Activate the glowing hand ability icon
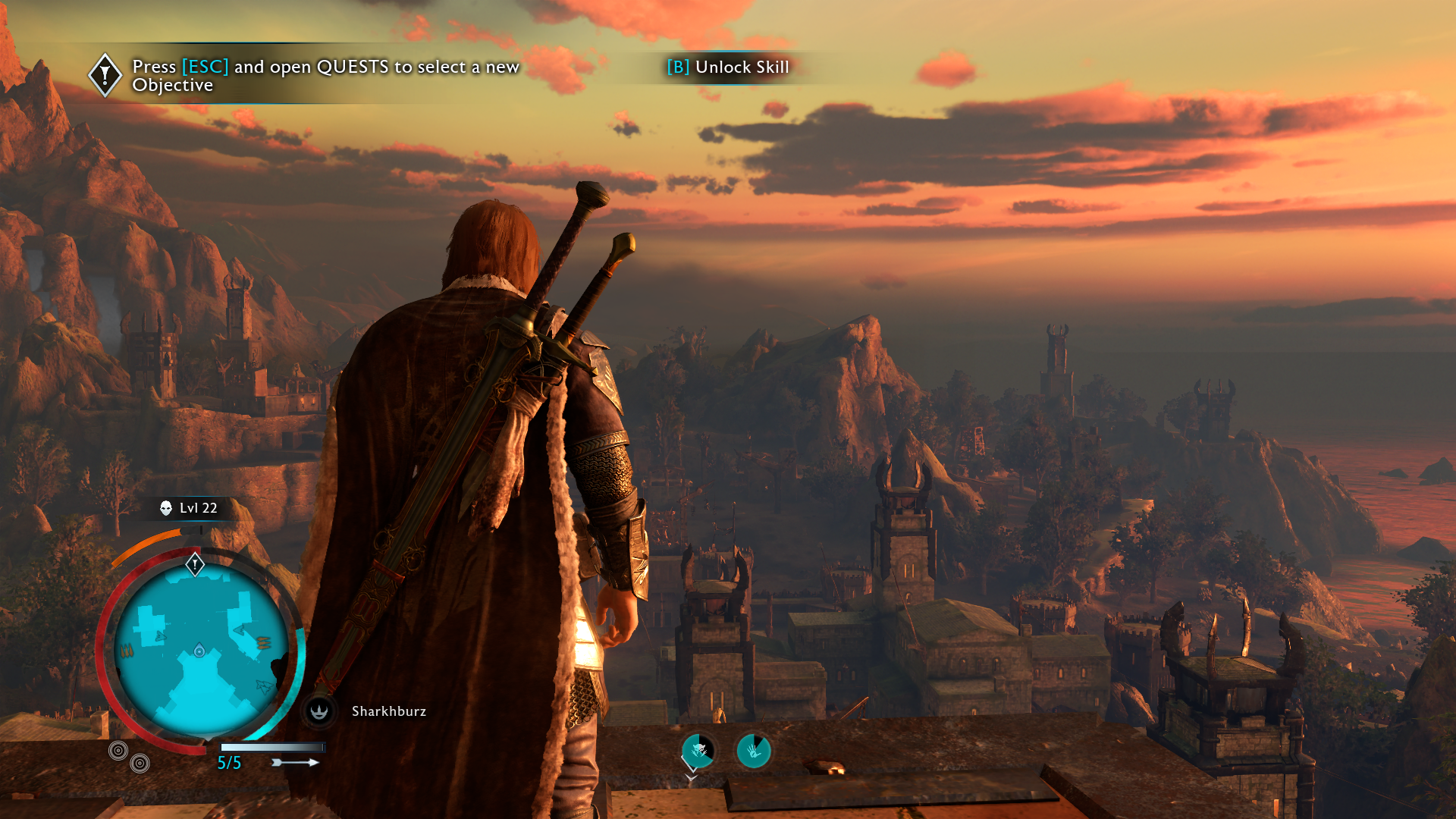Image resolution: width=1456 pixels, height=819 pixels. pyautogui.click(x=754, y=751)
